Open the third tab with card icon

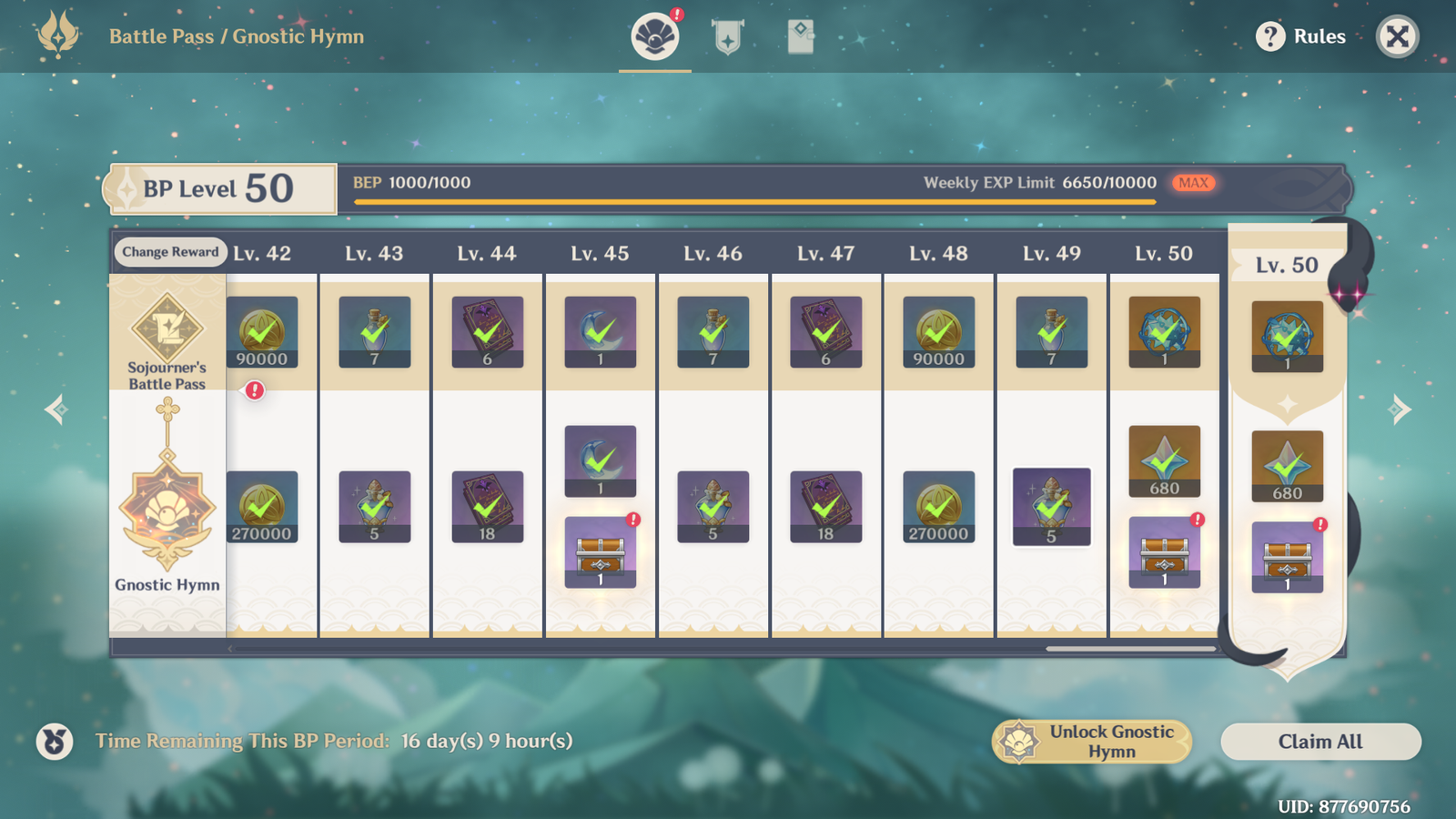[x=800, y=38]
